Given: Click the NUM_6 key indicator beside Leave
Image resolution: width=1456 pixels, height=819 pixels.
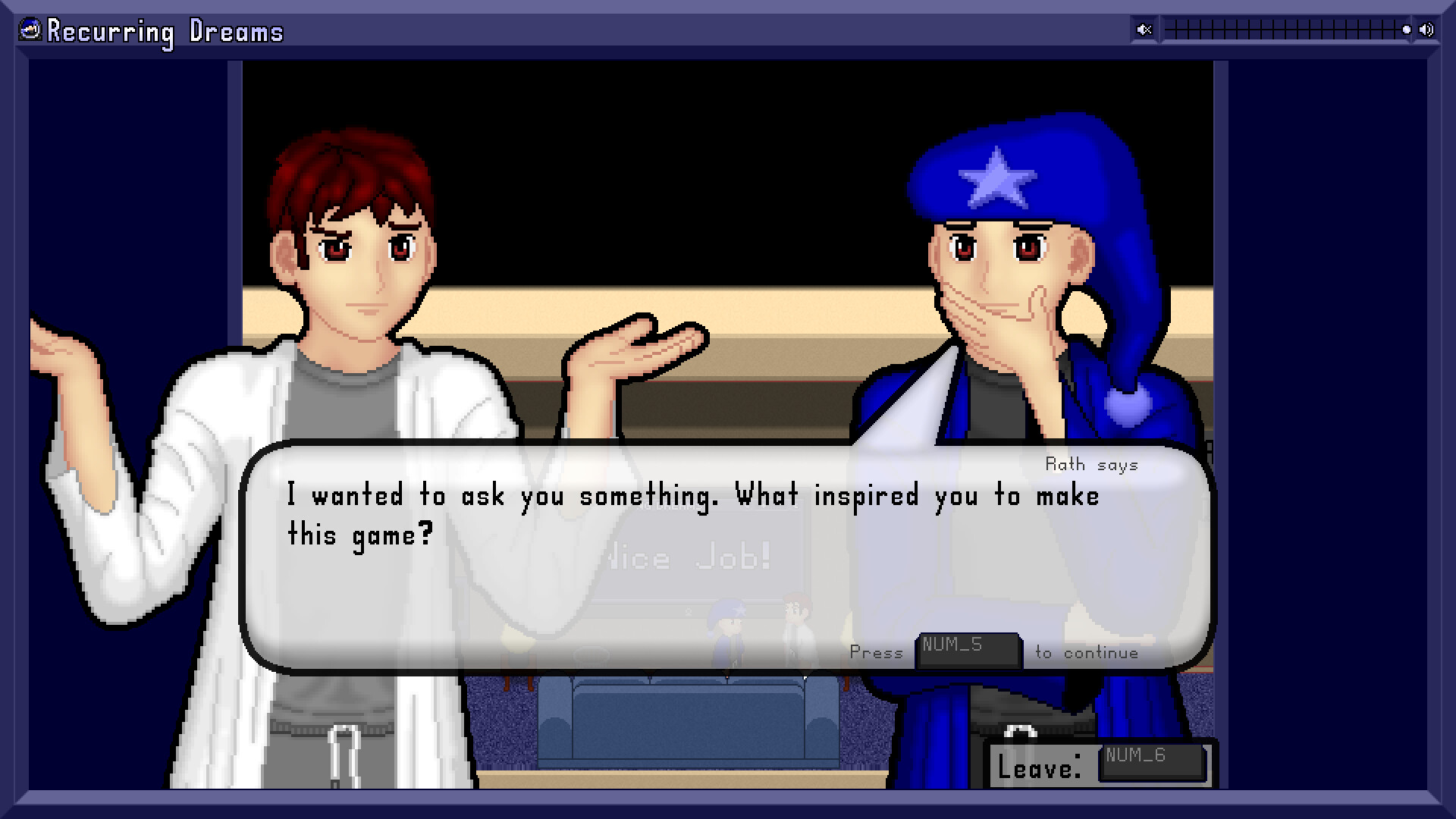Looking at the screenshot, I should pos(1152,756).
